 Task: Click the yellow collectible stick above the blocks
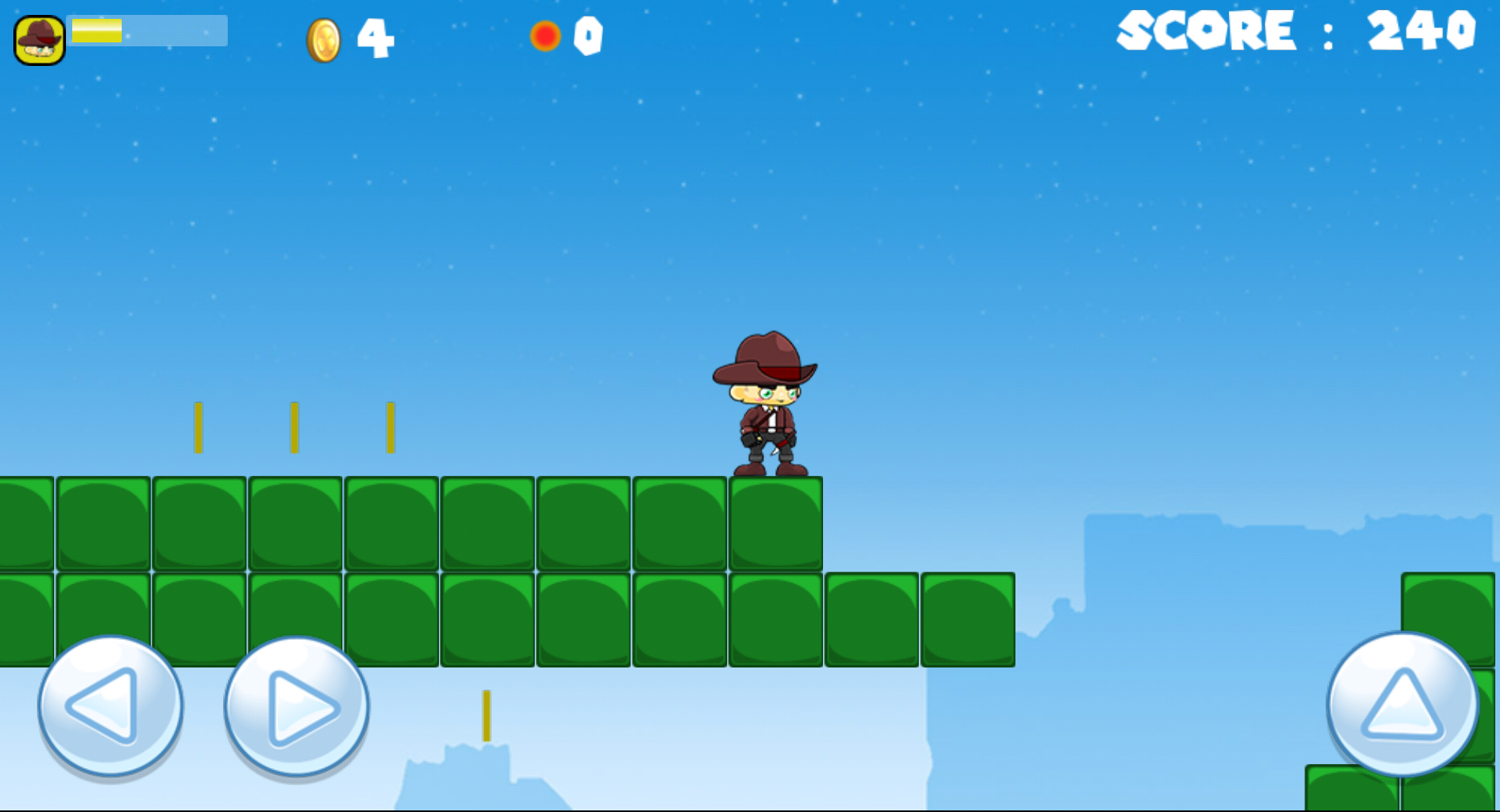[198, 428]
